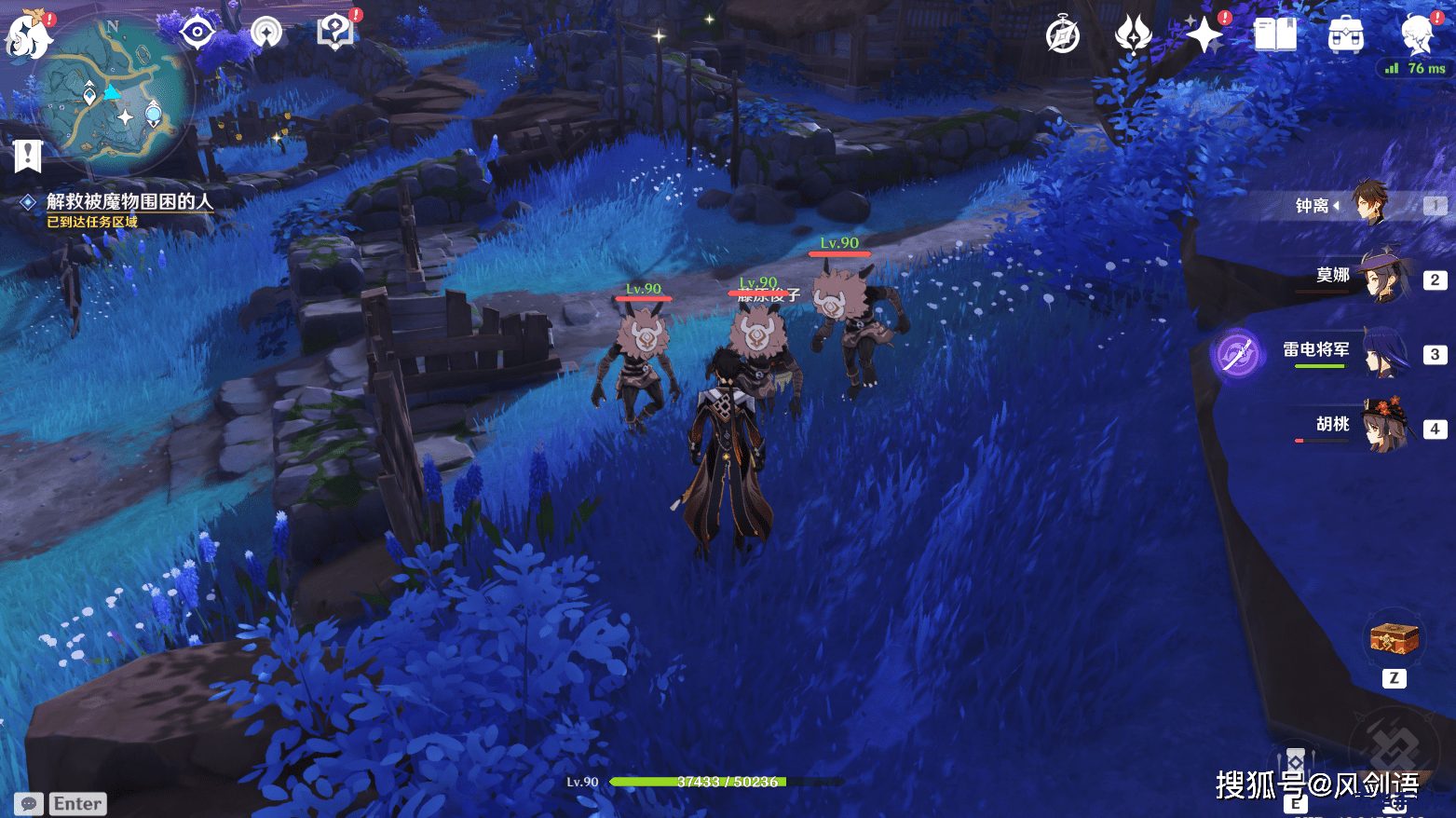Switch to party member 雷电将军

[x=1382, y=351]
